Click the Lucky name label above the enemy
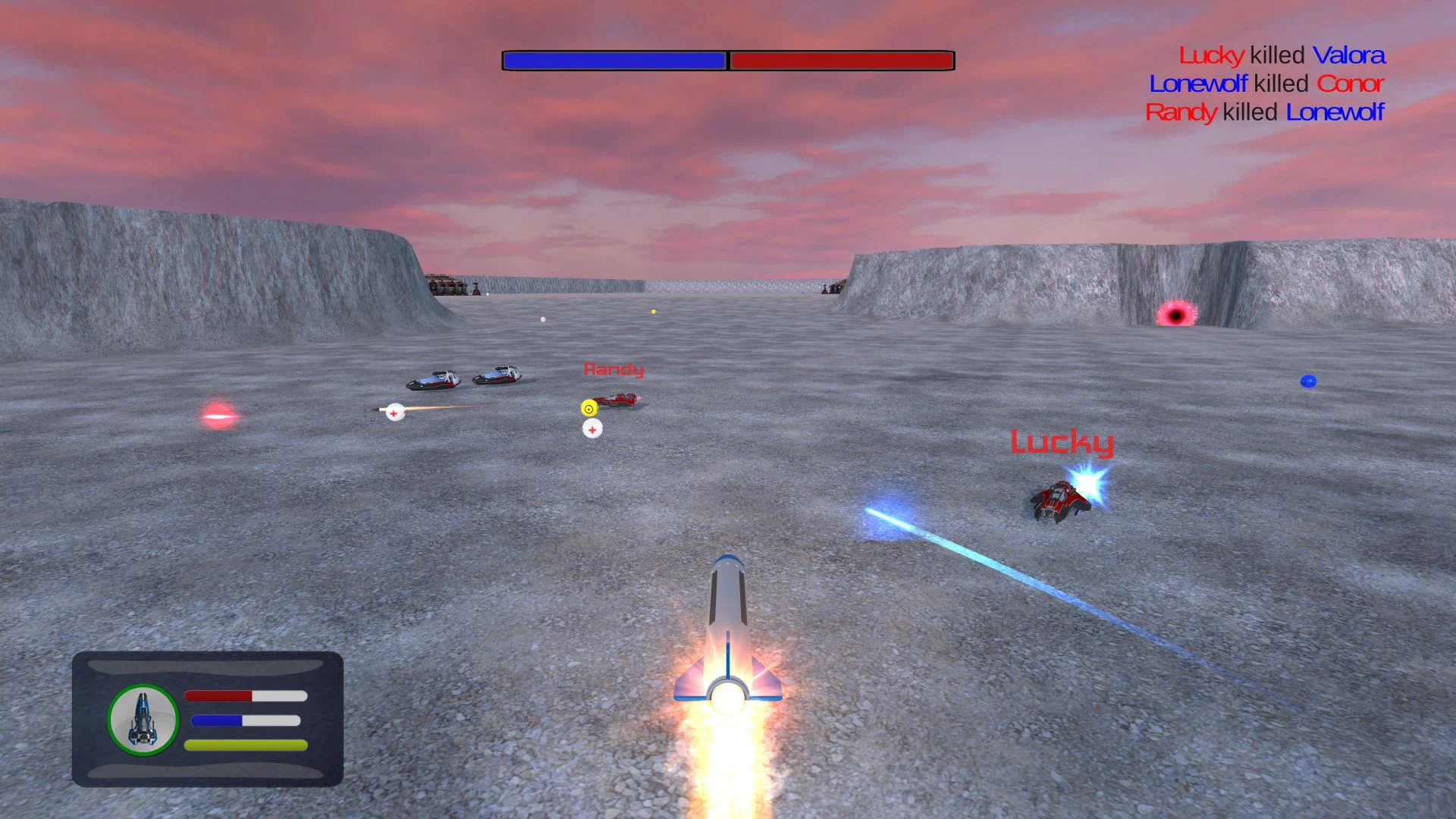 [1061, 444]
